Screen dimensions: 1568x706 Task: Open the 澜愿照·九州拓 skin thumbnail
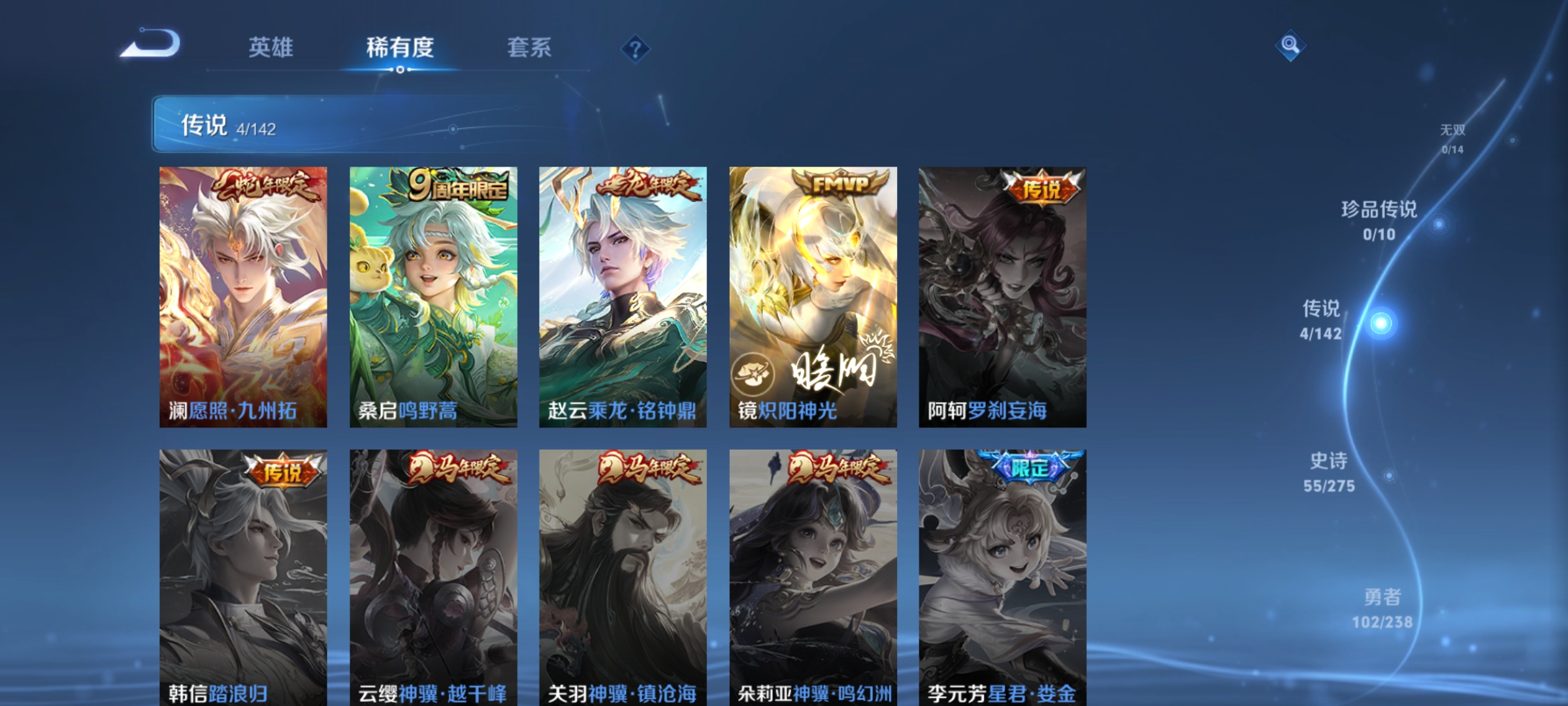pos(244,294)
